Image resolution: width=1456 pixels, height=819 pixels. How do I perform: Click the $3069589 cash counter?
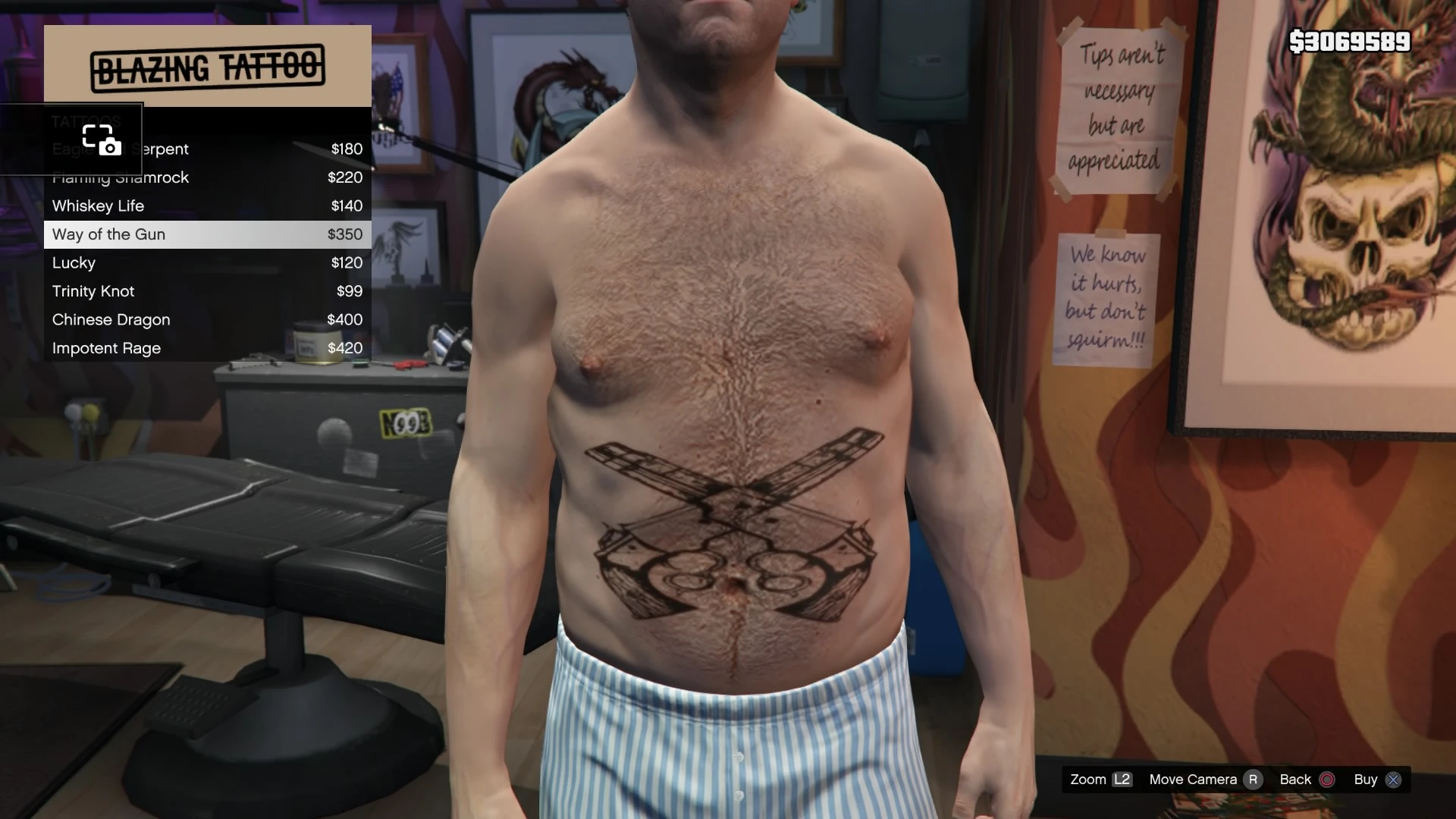[1350, 42]
